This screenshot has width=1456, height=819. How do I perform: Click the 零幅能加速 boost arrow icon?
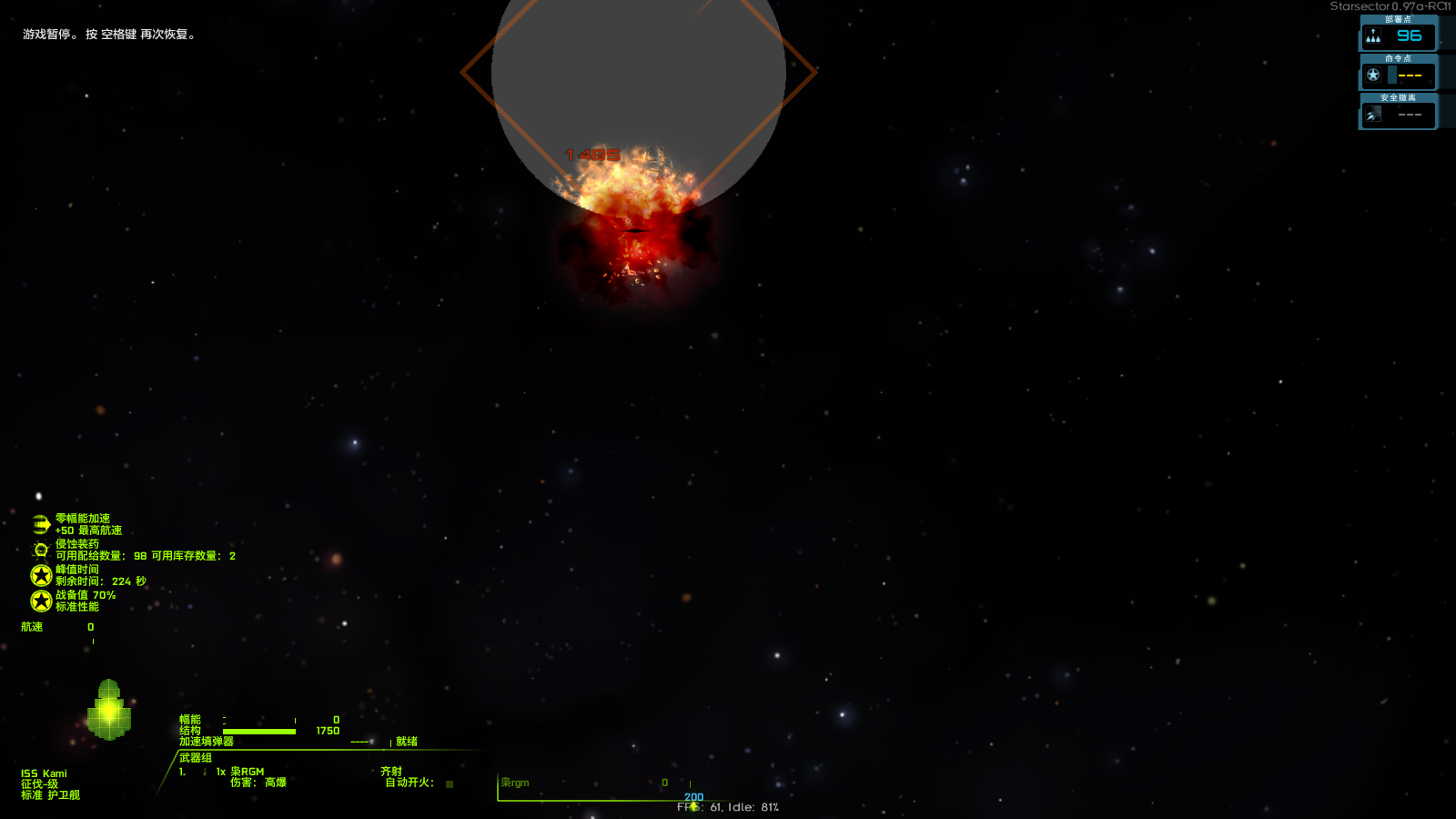pyautogui.click(x=40, y=522)
